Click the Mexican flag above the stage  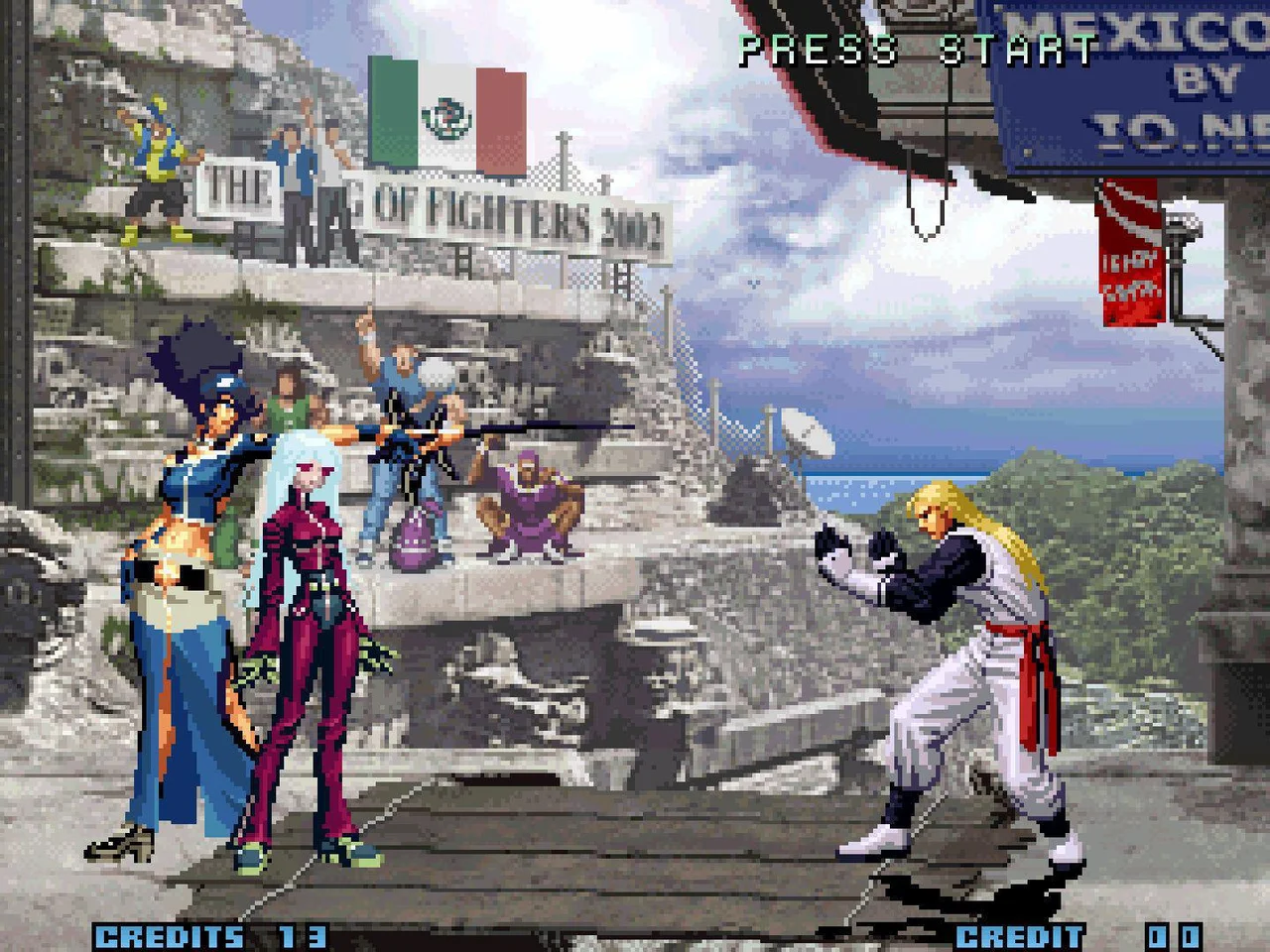[x=445, y=109]
